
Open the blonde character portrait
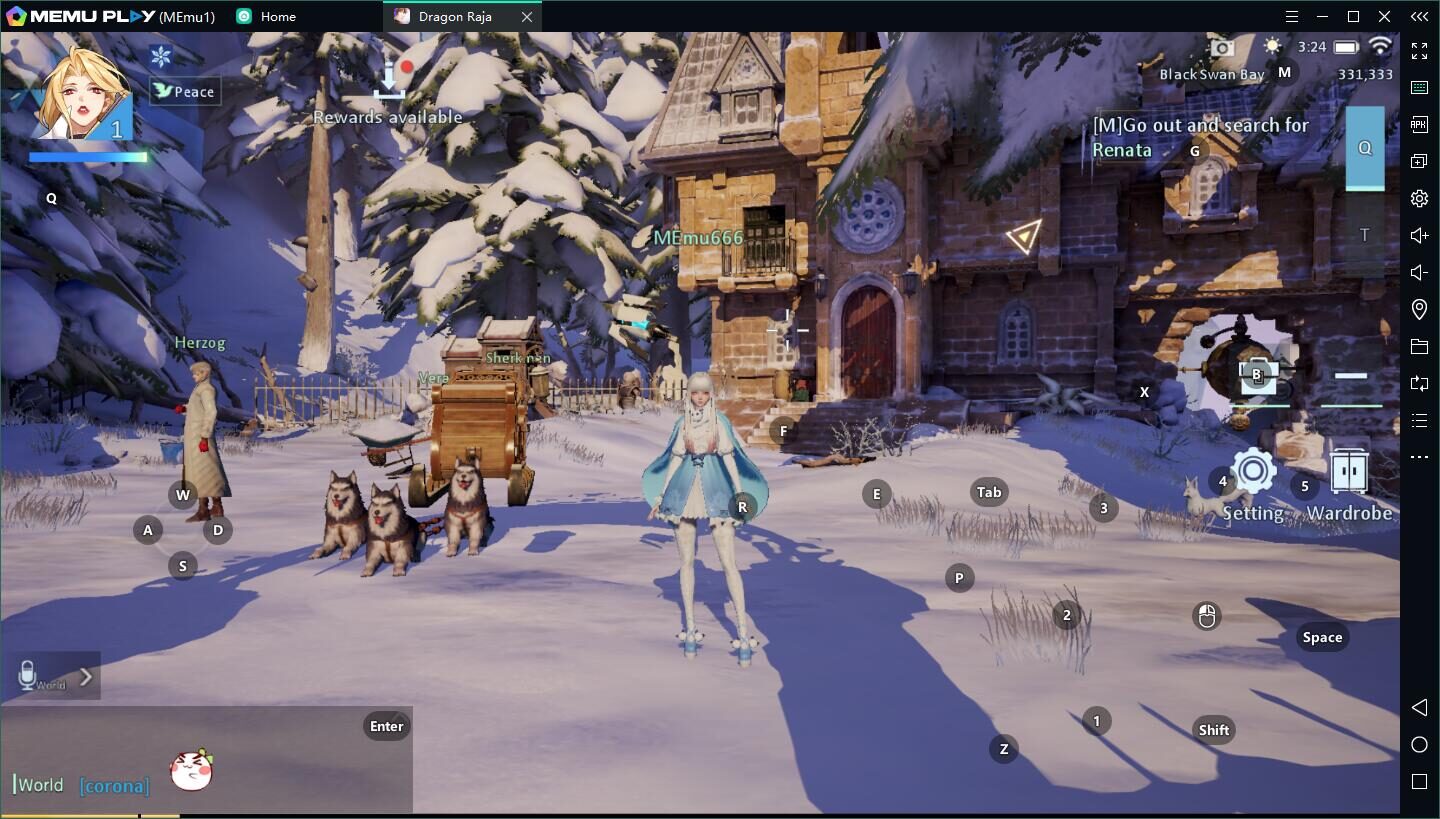click(x=82, y=95)
